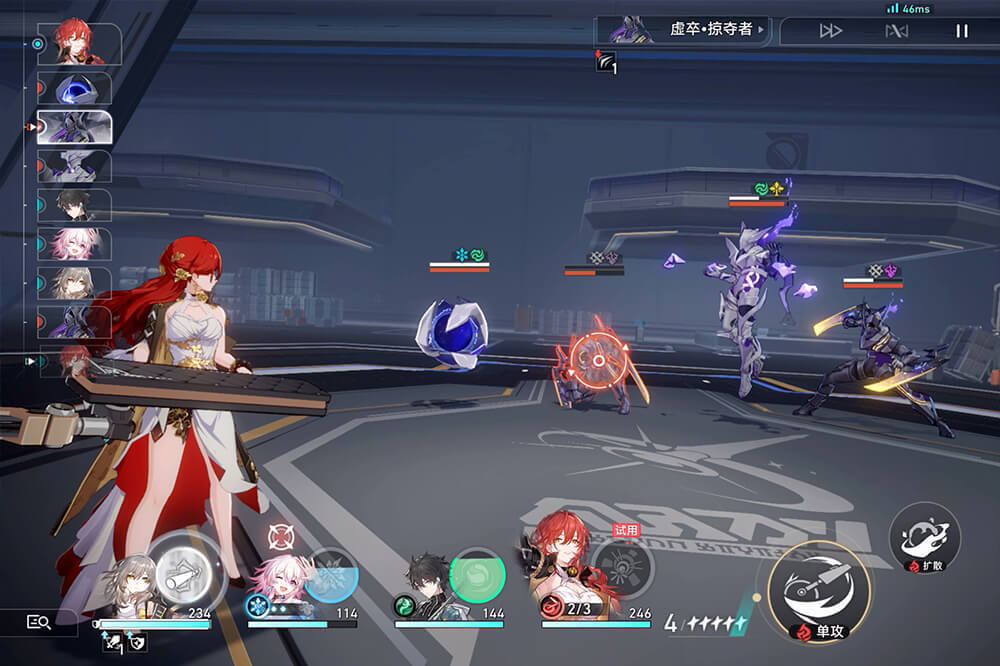Trigger March 7th's ice ultimate
The image size is (1000, 666).
pyautogui.click(x=330, y=573)
